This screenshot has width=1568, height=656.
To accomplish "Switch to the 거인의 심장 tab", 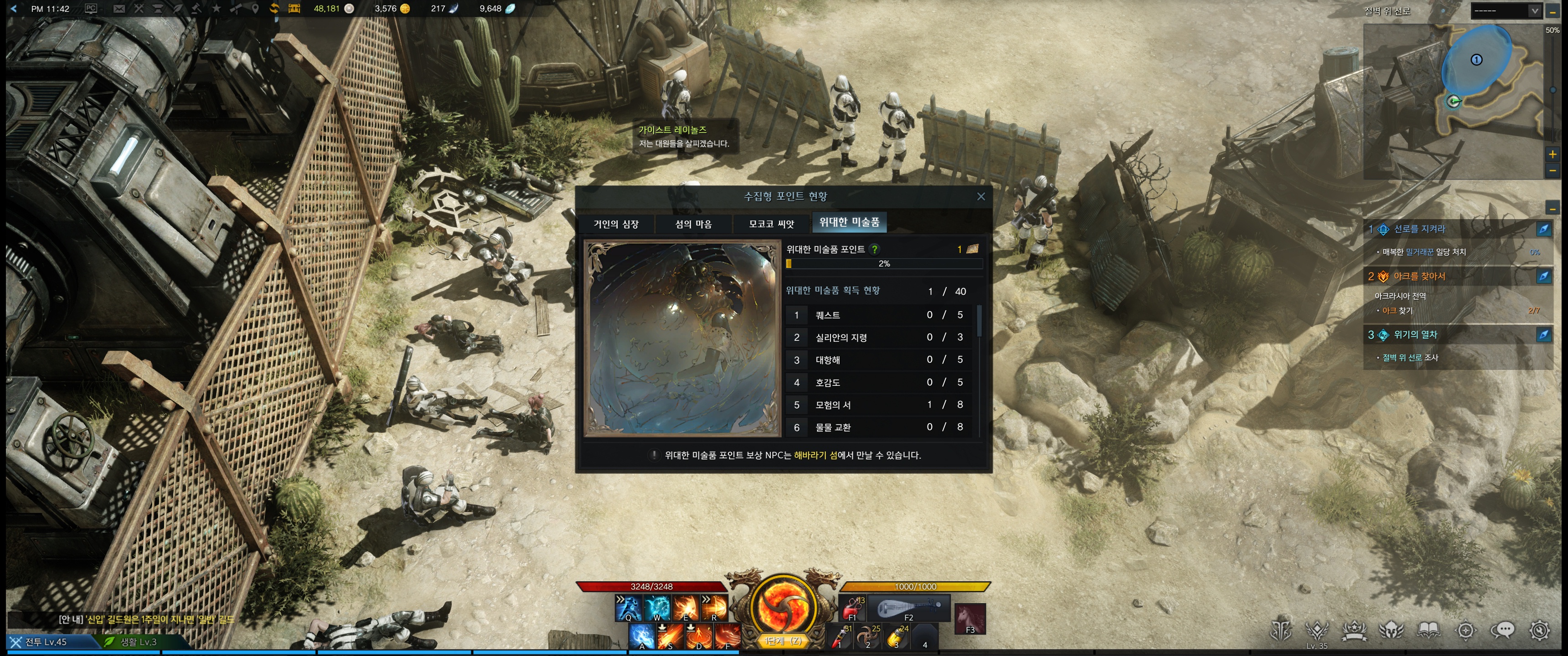I will tap(615, 224).
